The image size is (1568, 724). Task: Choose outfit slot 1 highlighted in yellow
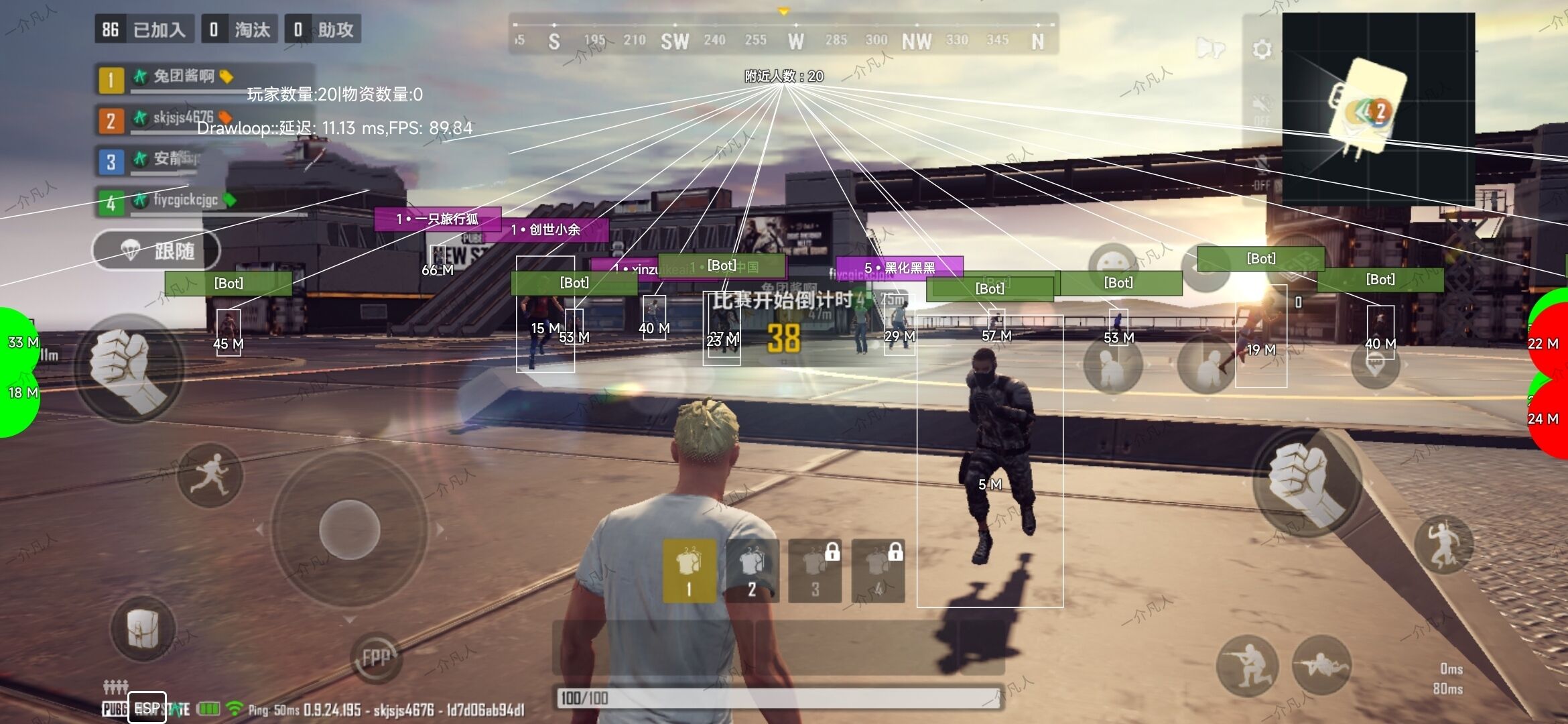tap(689, 571)
